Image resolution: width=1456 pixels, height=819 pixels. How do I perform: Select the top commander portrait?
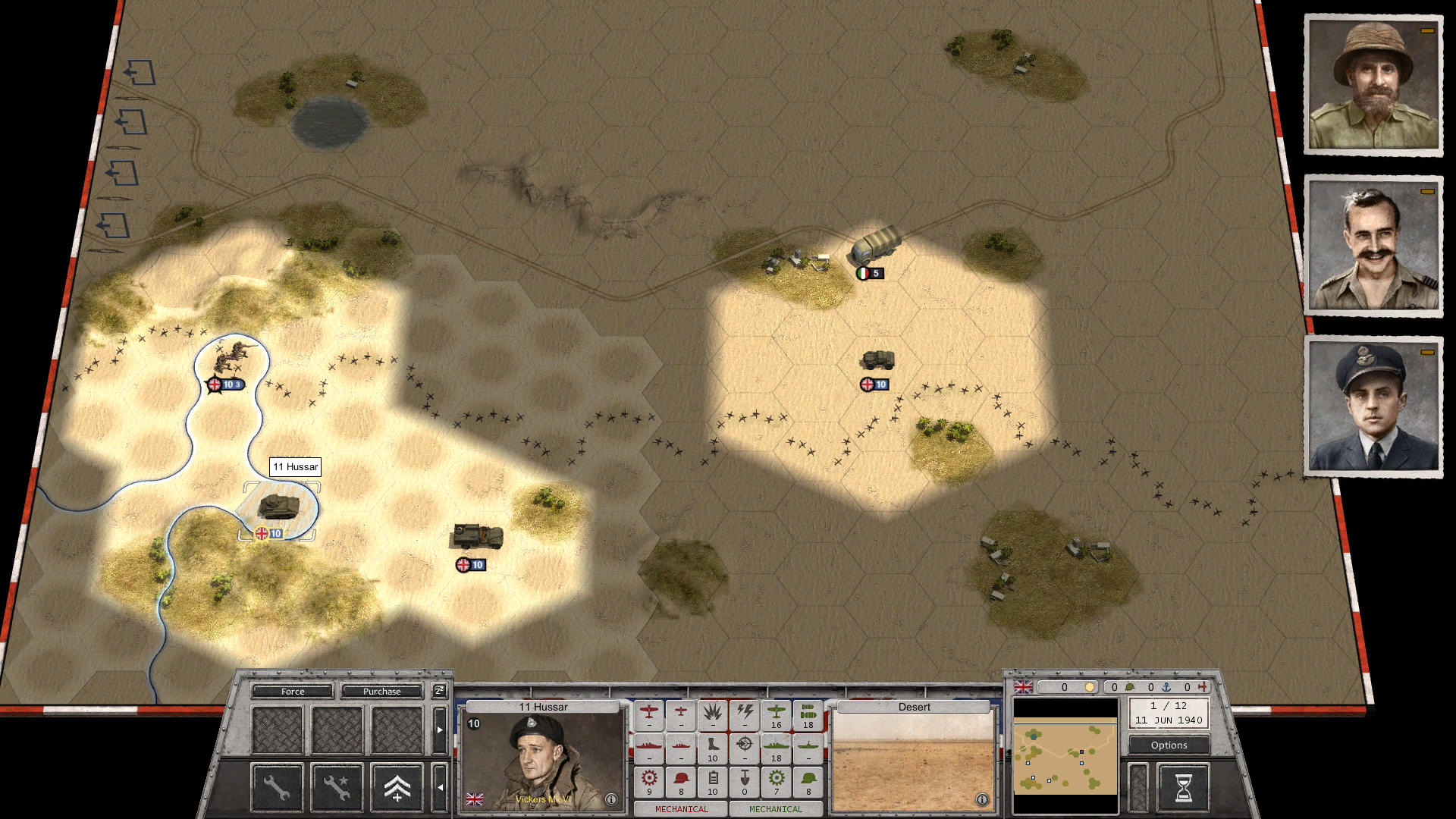pyautogui.click(x=1374, y=83)
